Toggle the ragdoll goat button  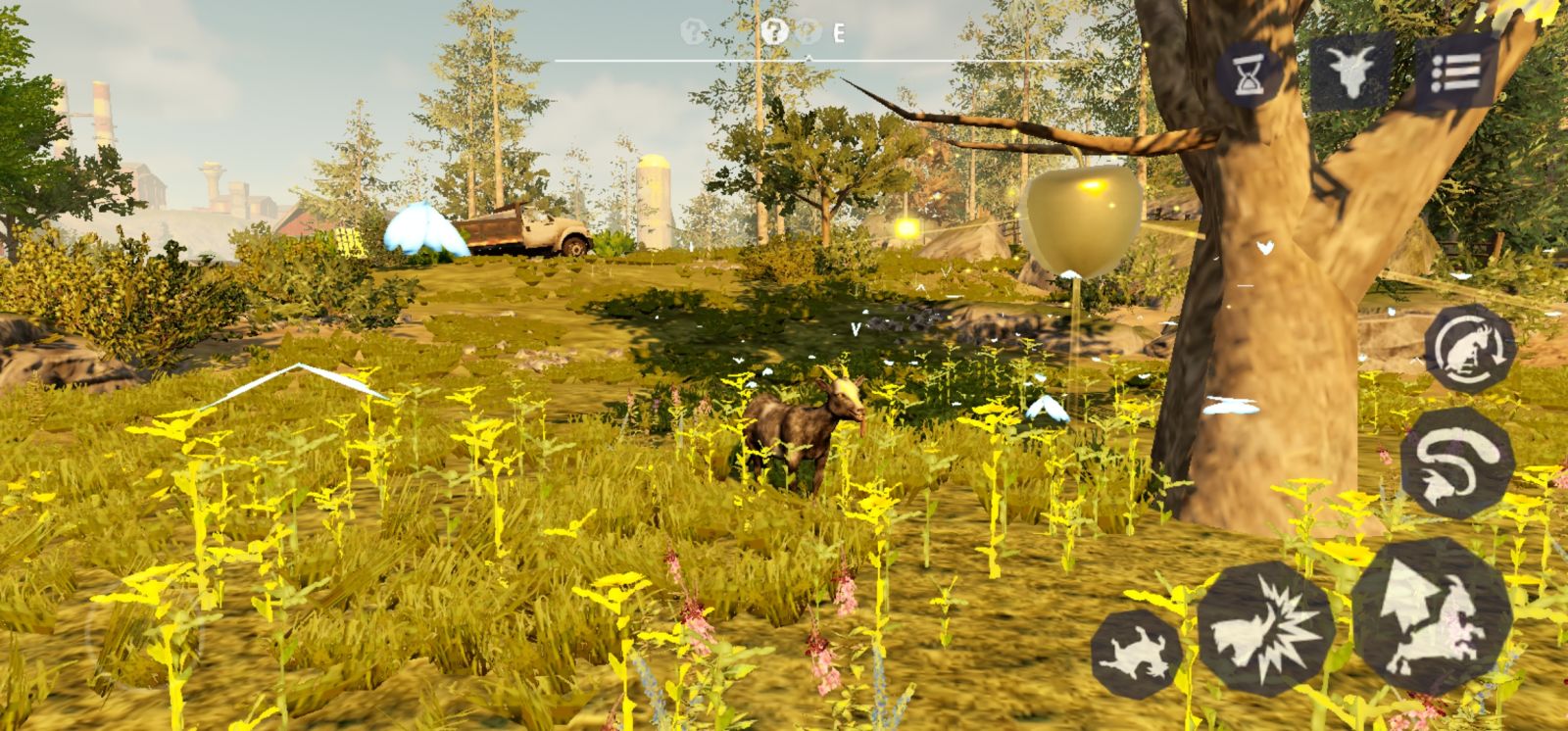pyautogui.click(x=1136, y=653)
